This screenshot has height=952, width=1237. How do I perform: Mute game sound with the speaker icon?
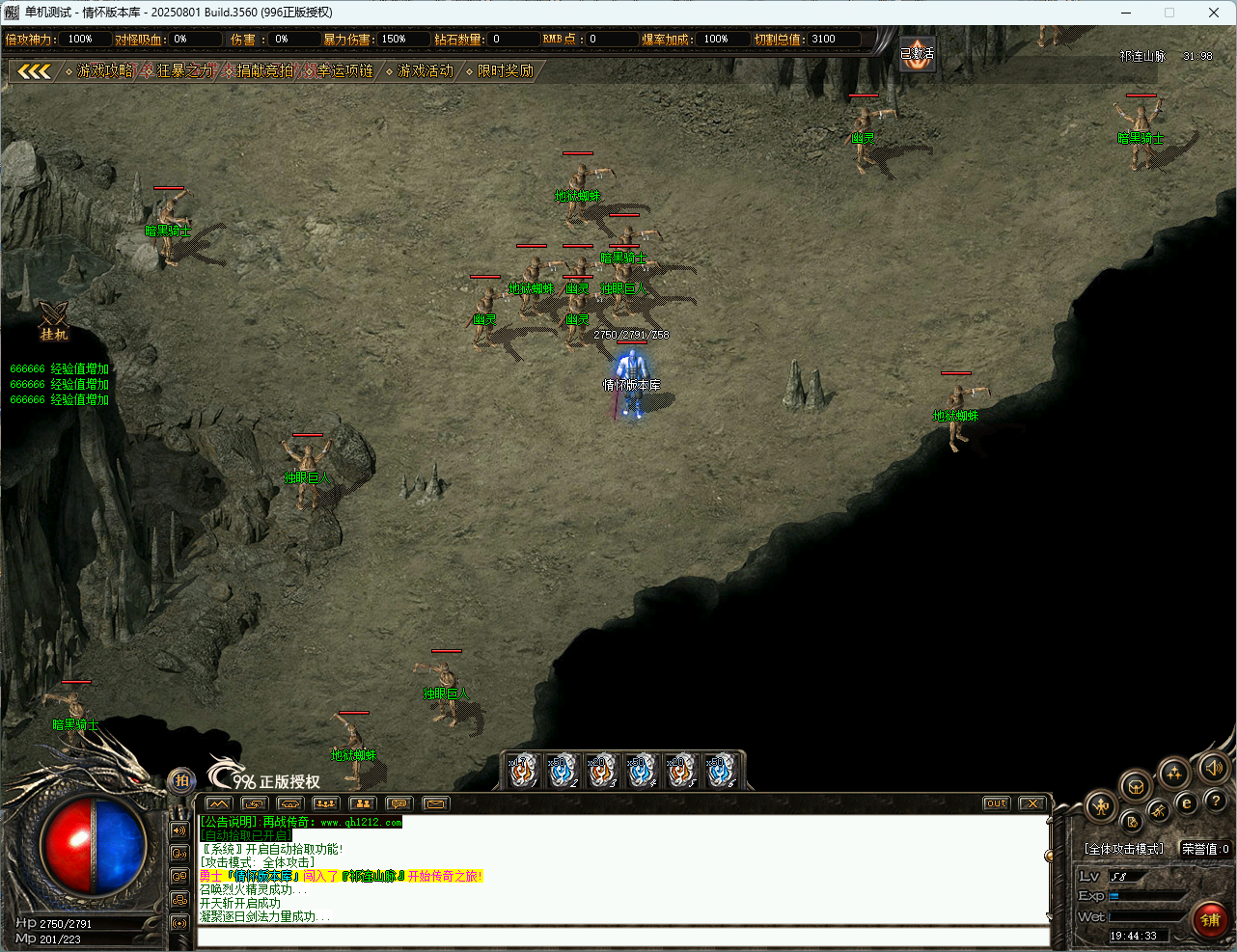pos(1215,770)
